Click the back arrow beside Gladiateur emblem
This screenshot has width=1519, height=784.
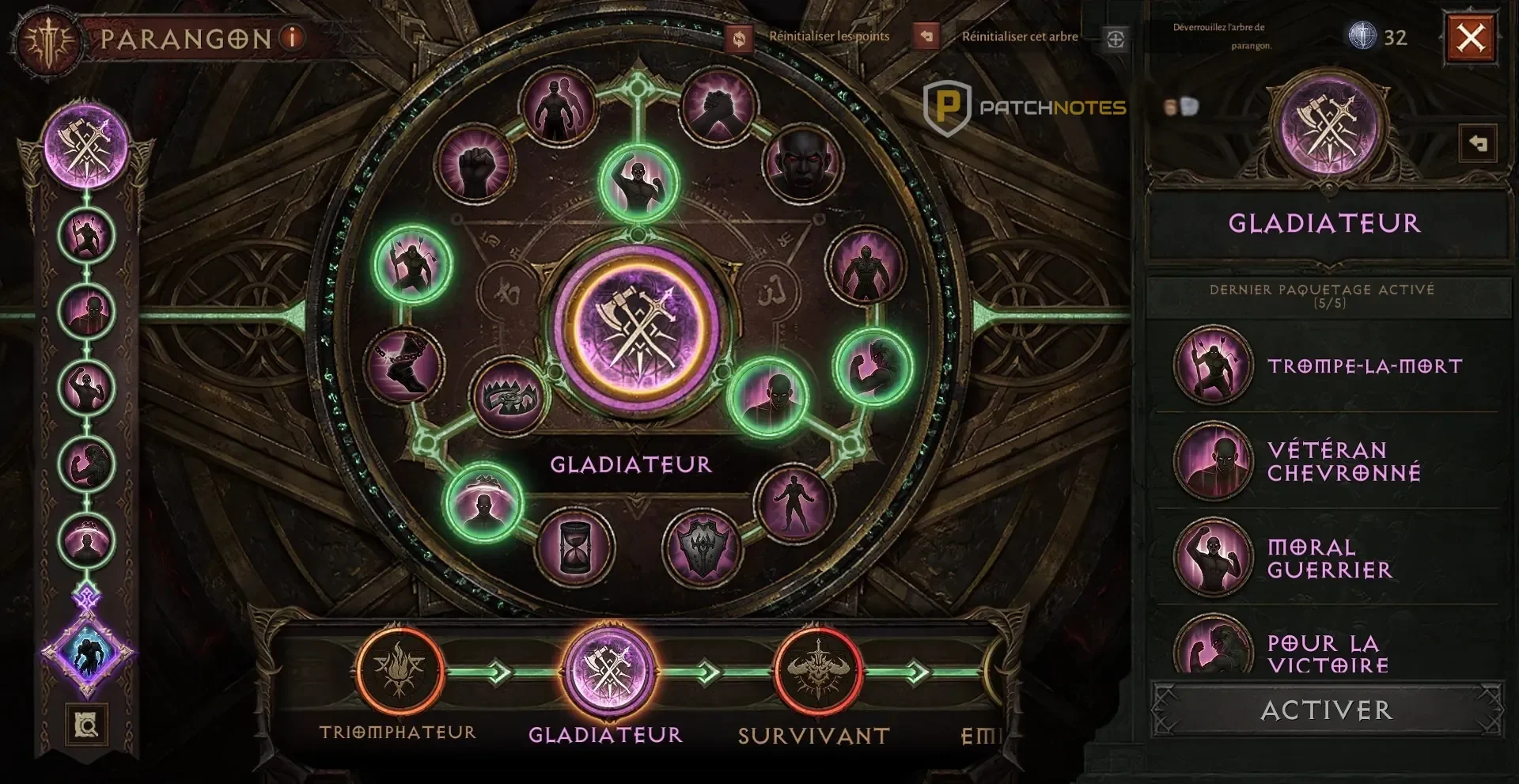[x=1477, y=144]
